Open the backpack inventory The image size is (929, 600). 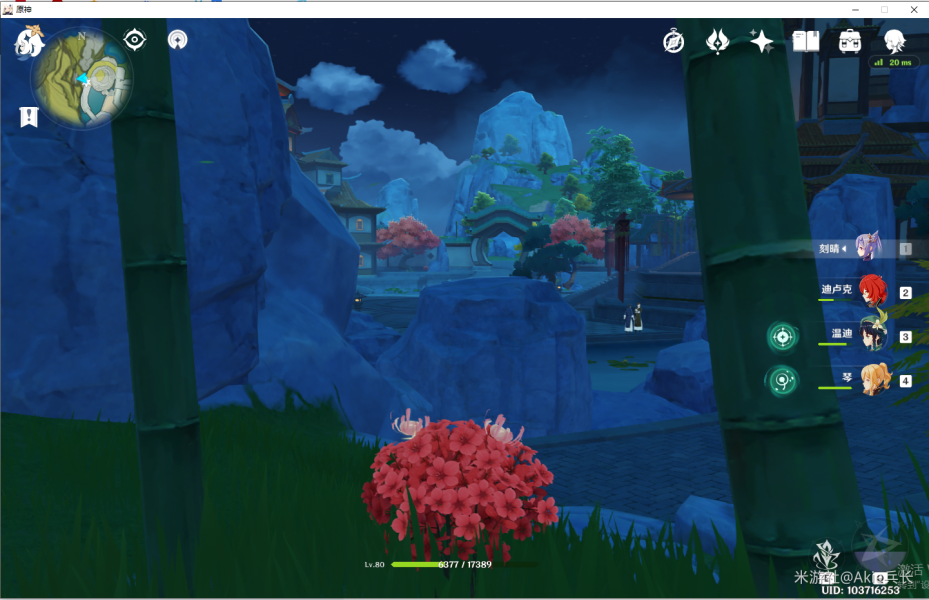coord(850,41)
